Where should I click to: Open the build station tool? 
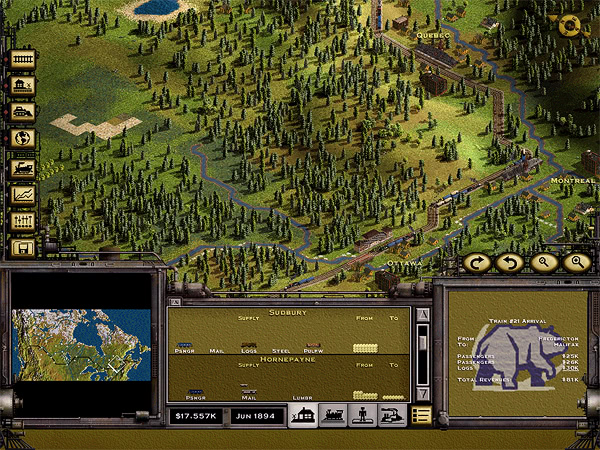(x=22, y=87)
